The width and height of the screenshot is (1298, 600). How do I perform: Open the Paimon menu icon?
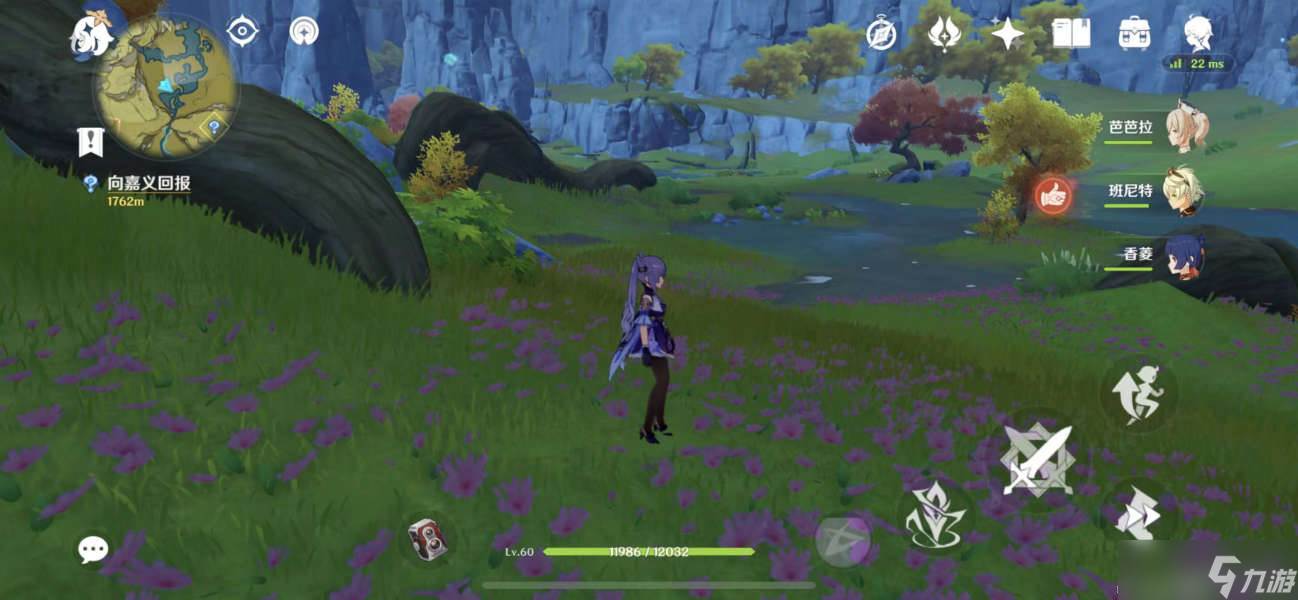[88, 36]
